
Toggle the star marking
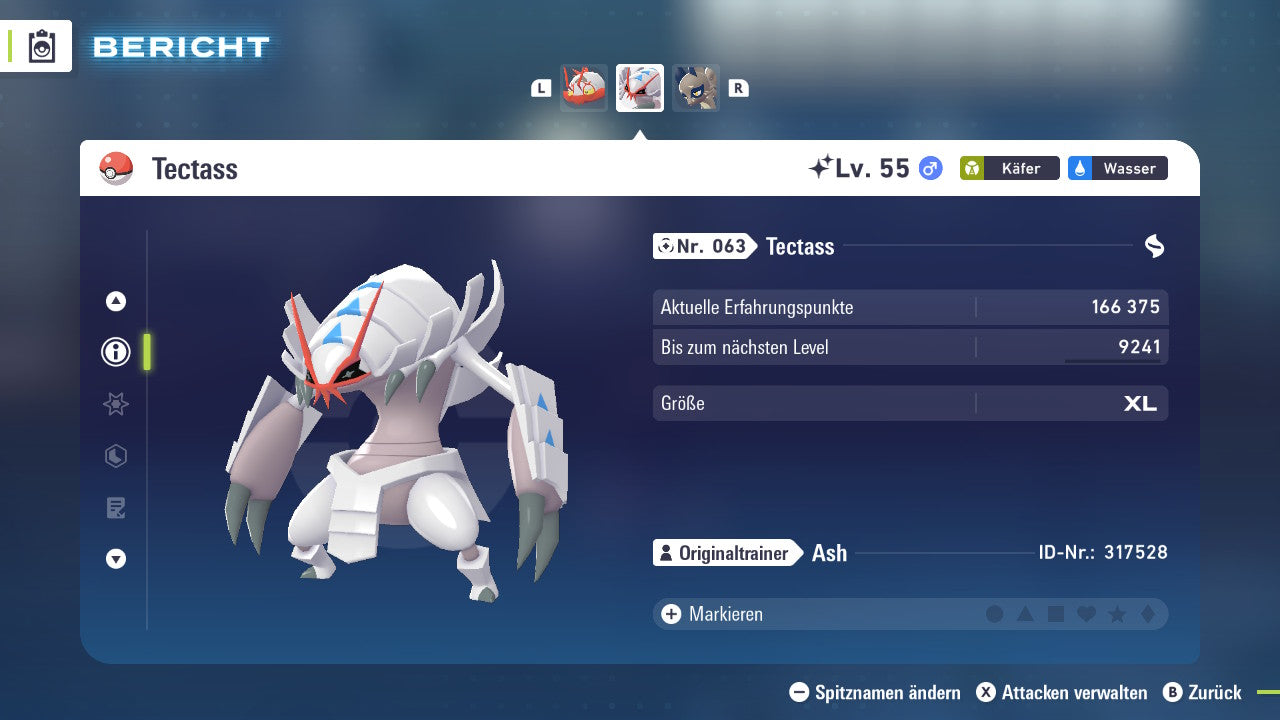1118,614
